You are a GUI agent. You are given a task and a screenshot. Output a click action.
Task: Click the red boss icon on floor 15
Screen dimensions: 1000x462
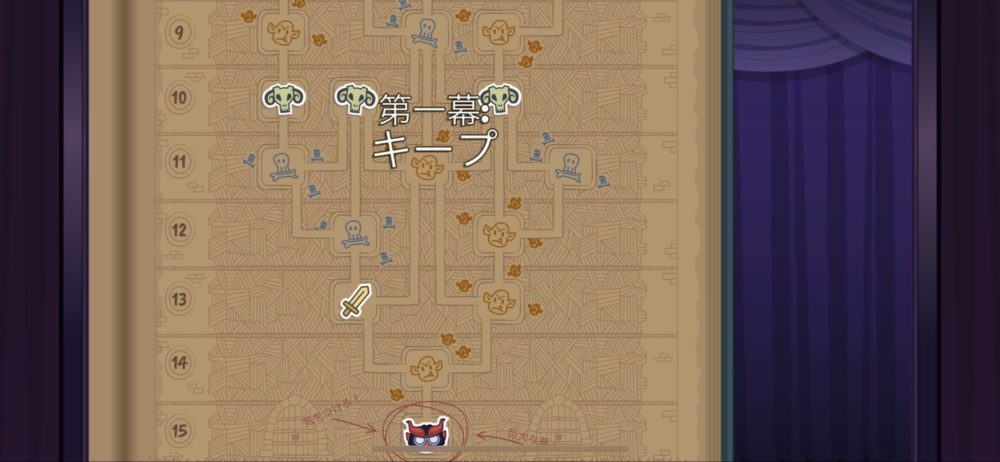point(427,433)
